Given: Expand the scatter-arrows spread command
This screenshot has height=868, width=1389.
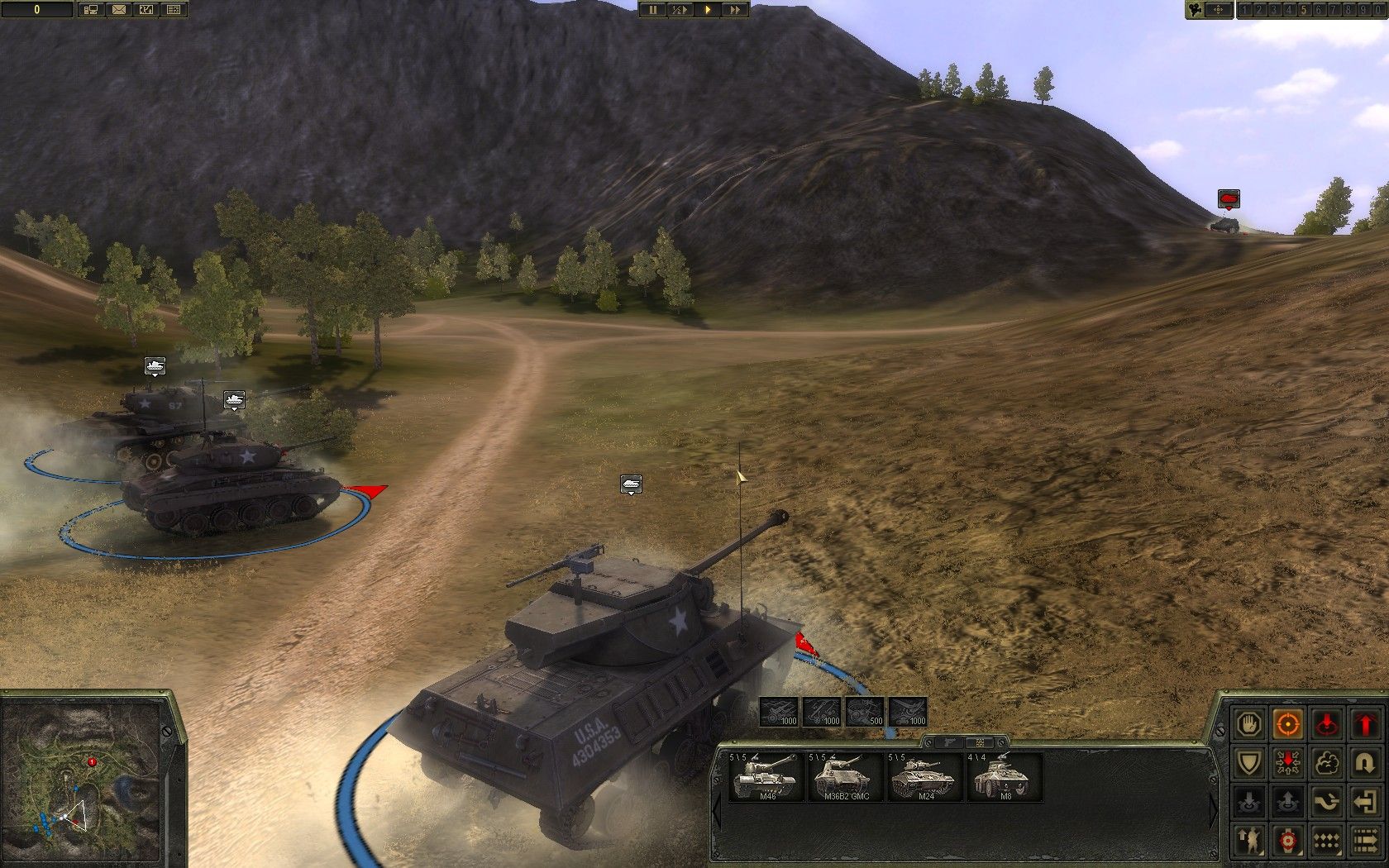Looking at the screenshot, I should click(x=1288, y=762).
